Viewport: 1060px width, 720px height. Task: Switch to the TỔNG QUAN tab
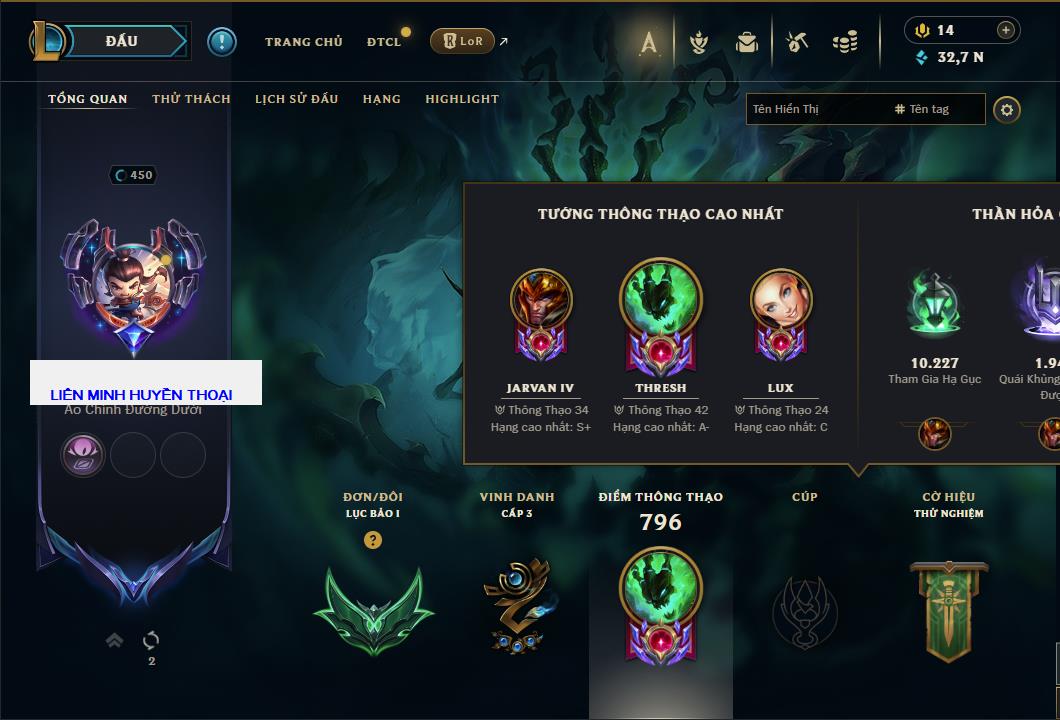coord(88,99)
